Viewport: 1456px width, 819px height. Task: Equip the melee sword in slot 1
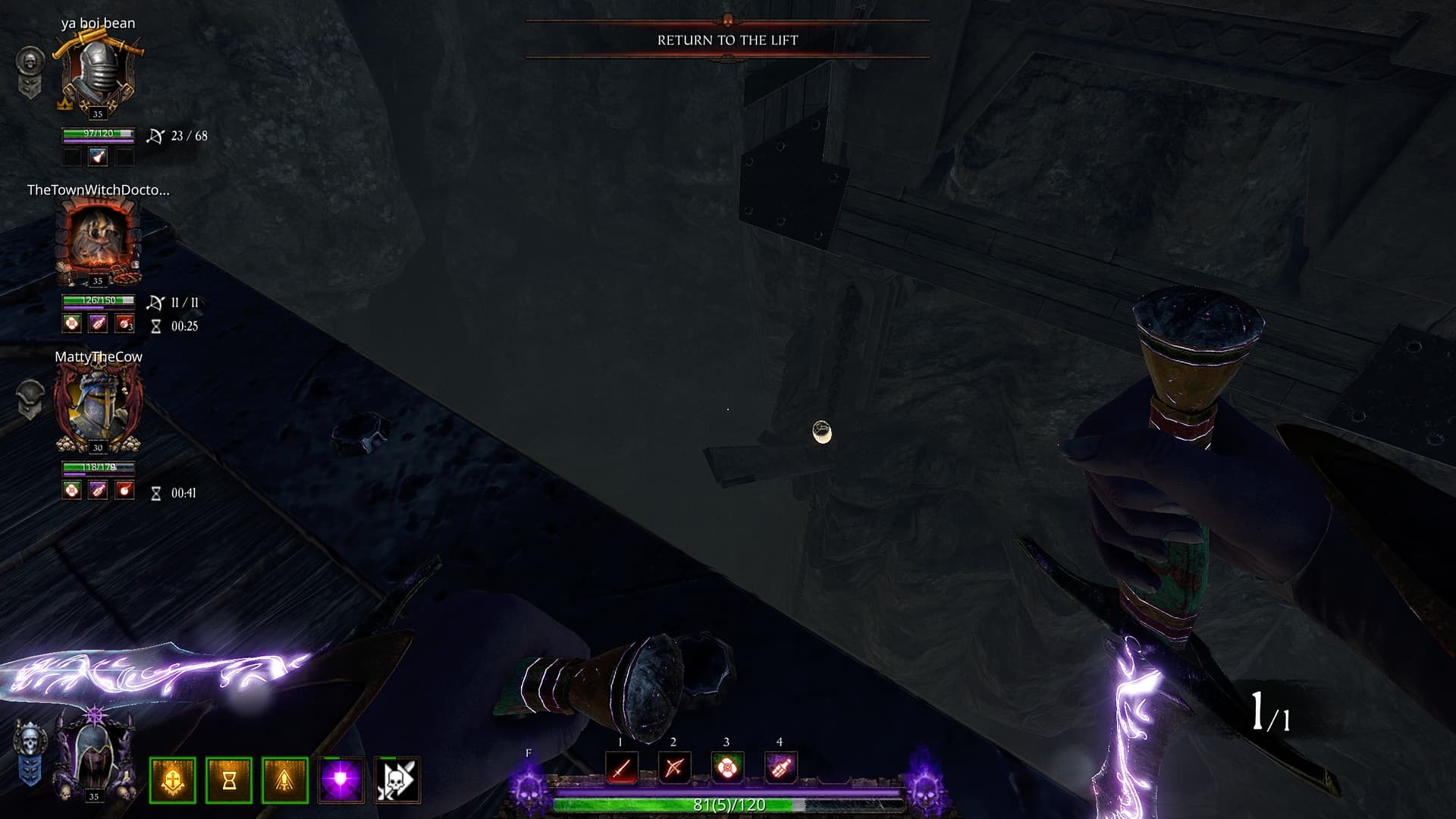point(621,768)
